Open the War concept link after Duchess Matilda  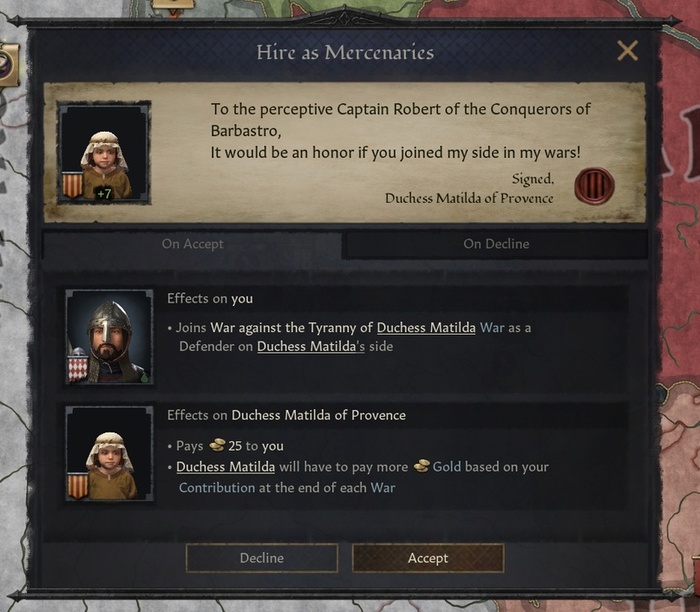(x=493, y=327)
